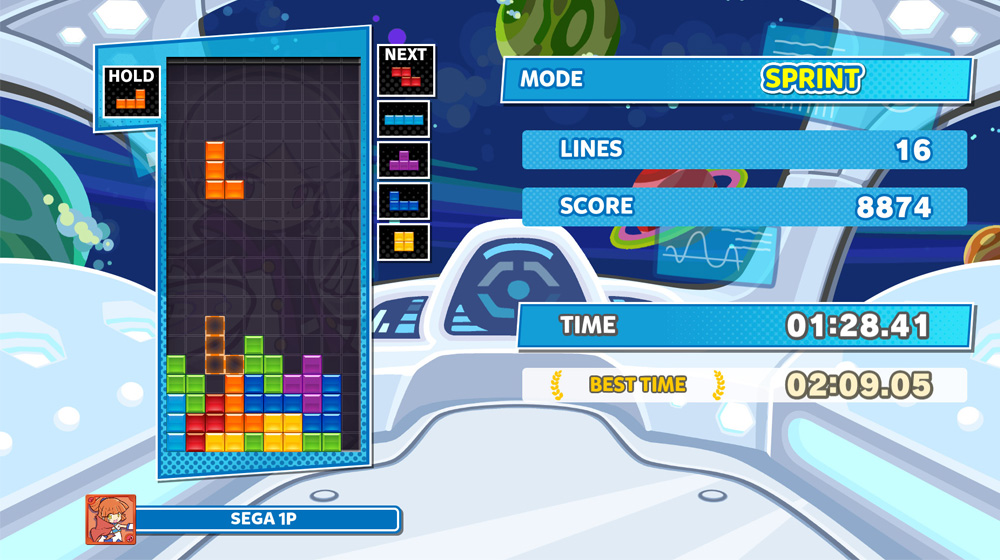Select the yellow O-piece in the queue
Image resolution: width=1000 pixels, height=560 pixels.
click(404, 241)
